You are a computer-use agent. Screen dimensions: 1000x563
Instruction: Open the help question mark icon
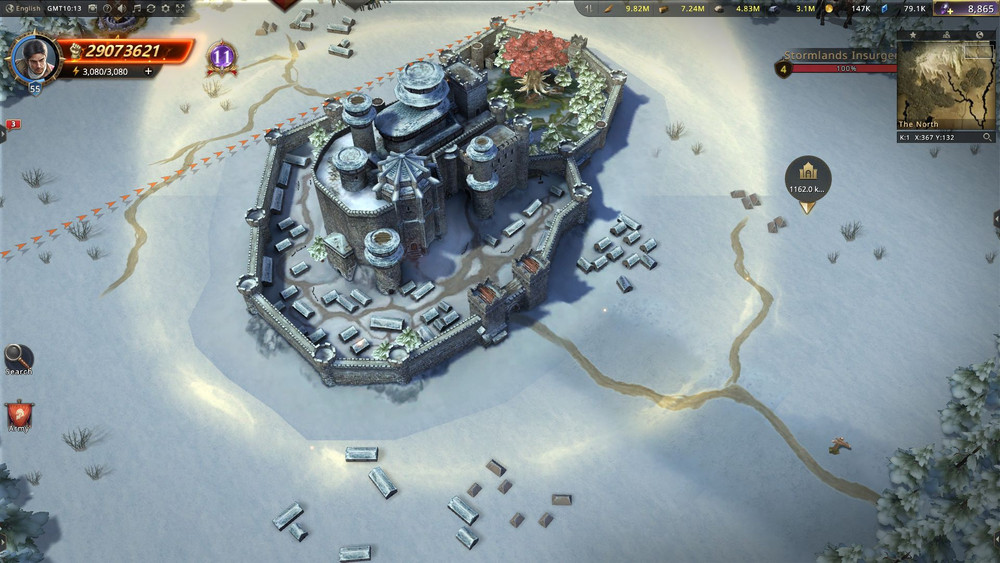pyautogui.click(x=107, y=8)
